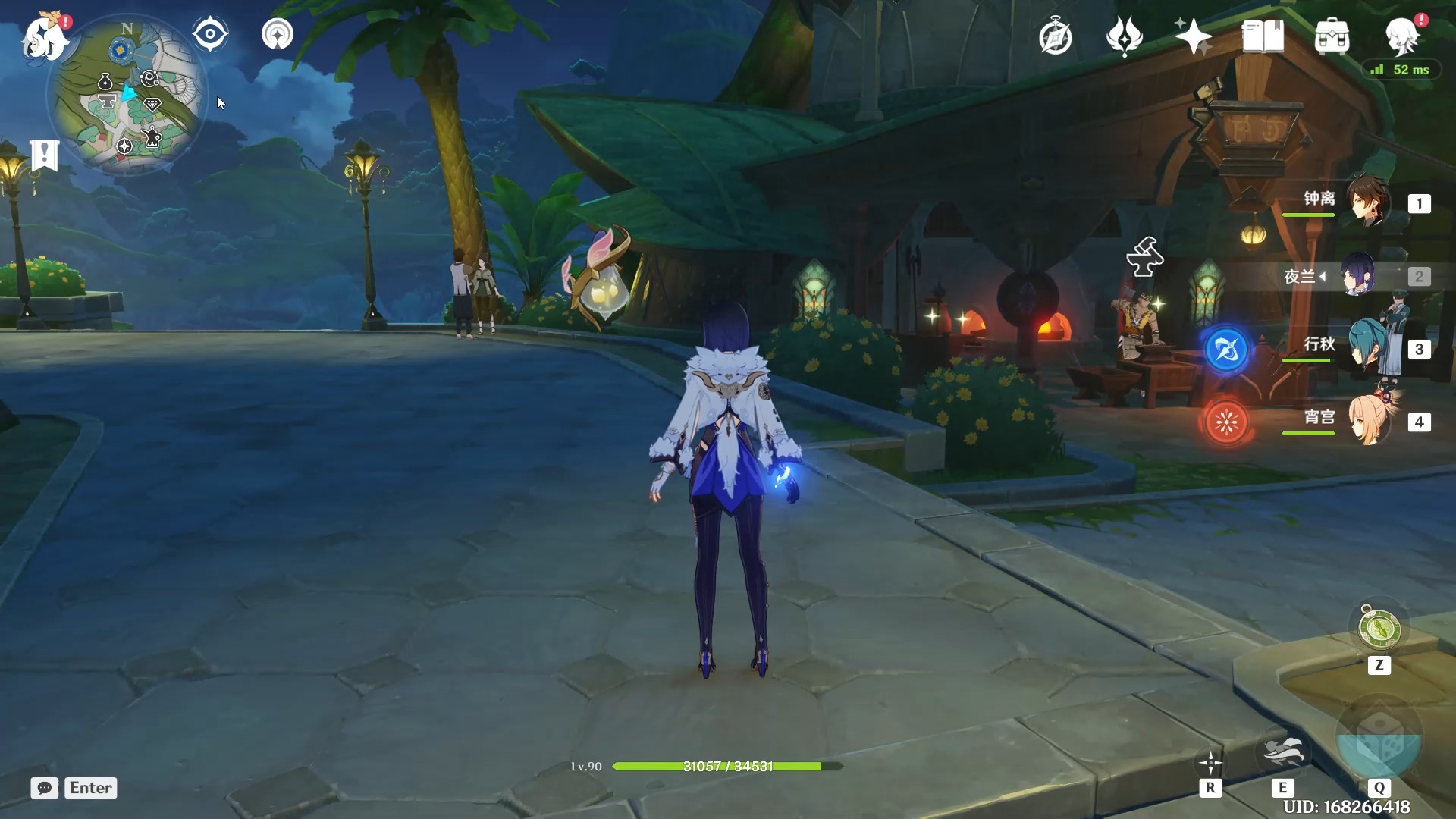Select active character 夜兰 in party list

(1359, 275)
